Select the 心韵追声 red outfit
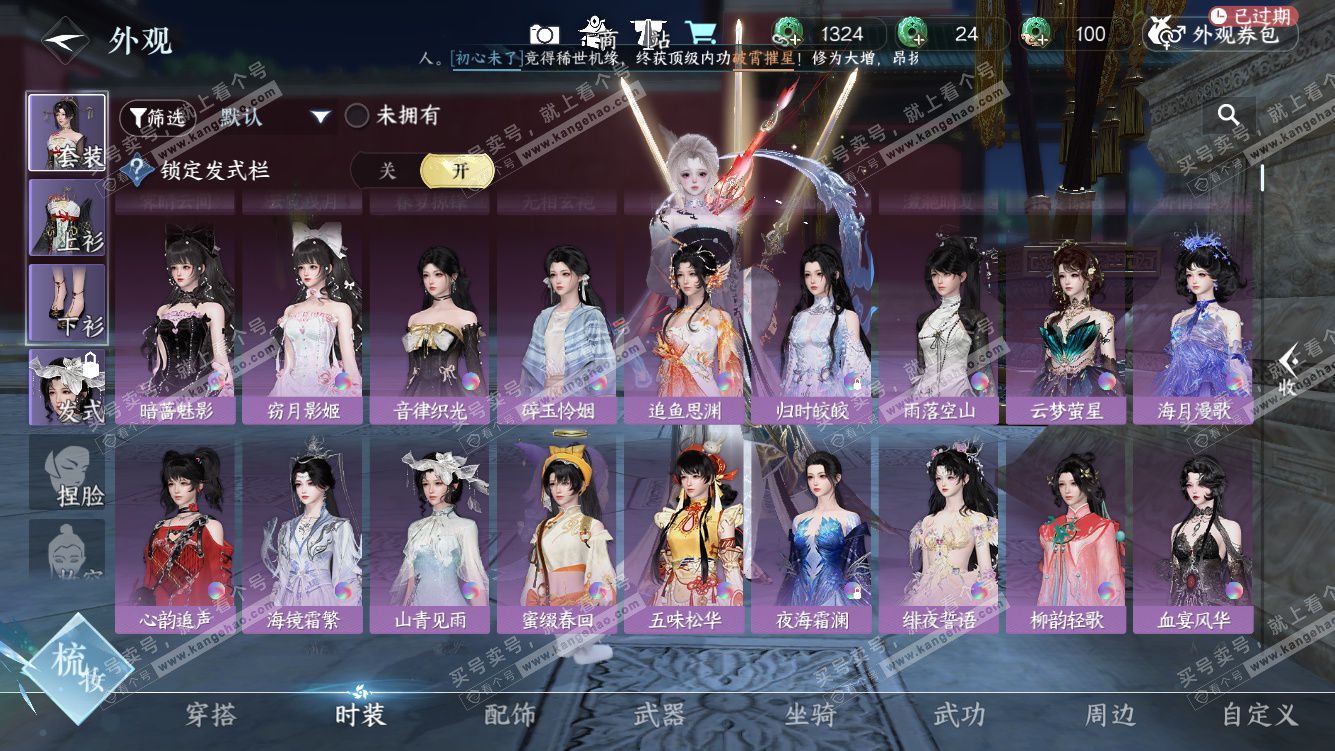The height and width of the screenshot is (751, 1335). [175, 538]
